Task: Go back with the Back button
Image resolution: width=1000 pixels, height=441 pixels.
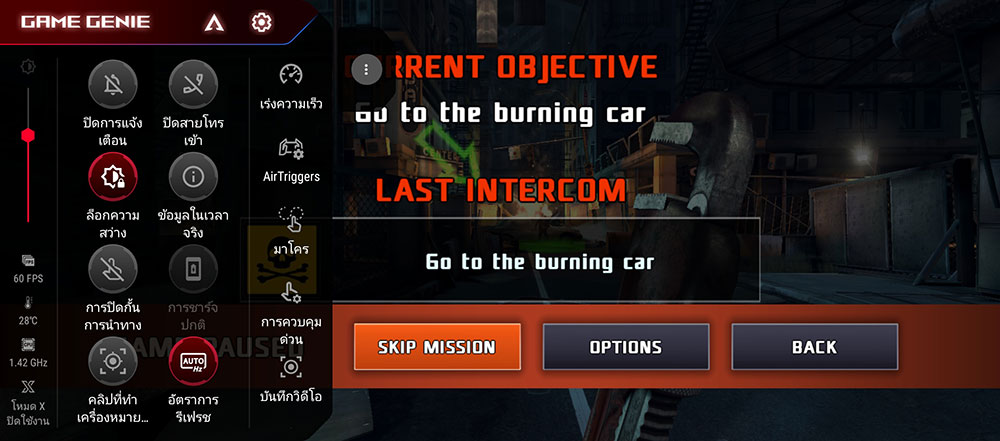Action: click(x=814, y=347)
